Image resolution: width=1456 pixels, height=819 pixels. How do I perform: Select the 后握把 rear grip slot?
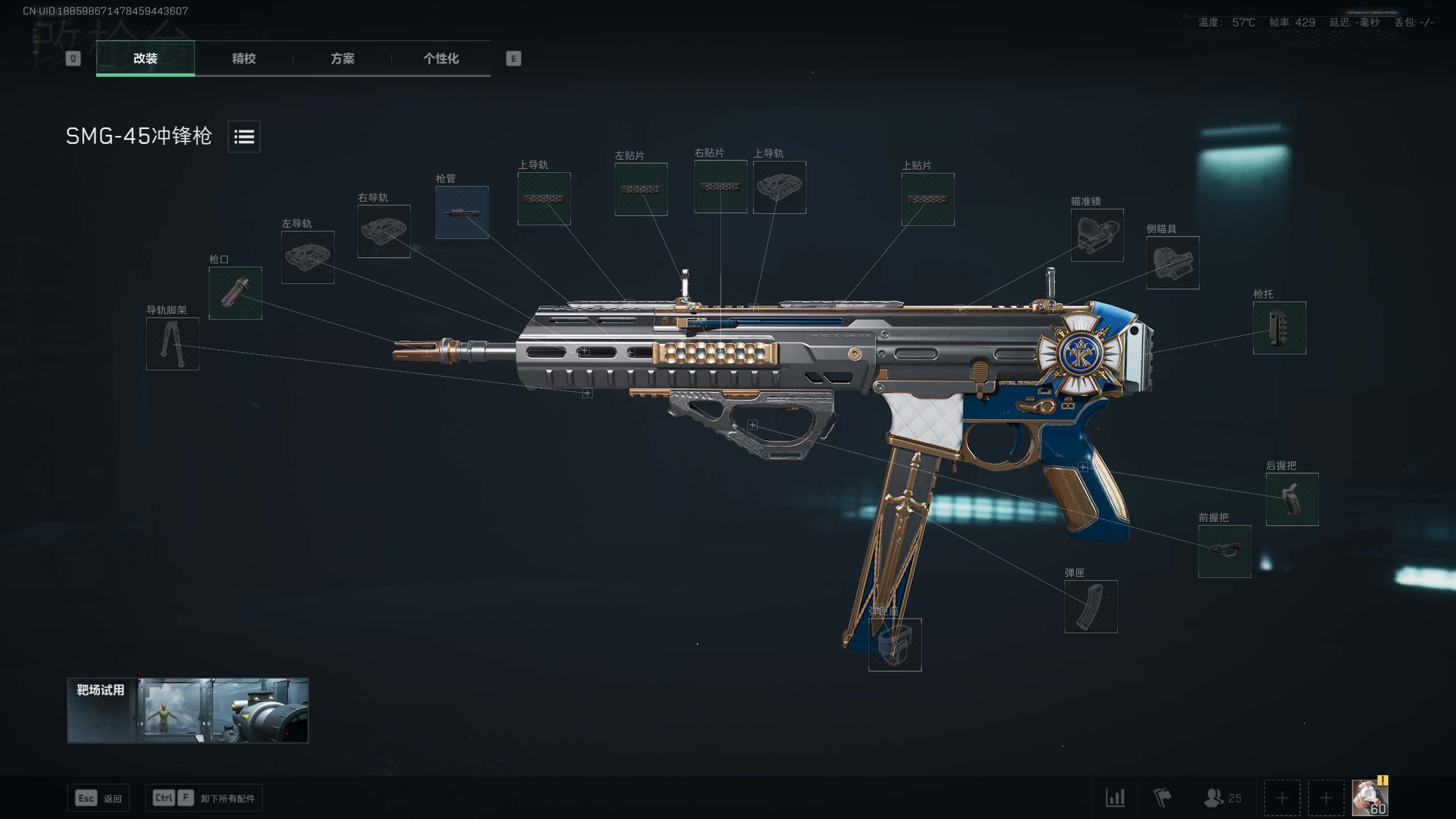point(1292,499)
